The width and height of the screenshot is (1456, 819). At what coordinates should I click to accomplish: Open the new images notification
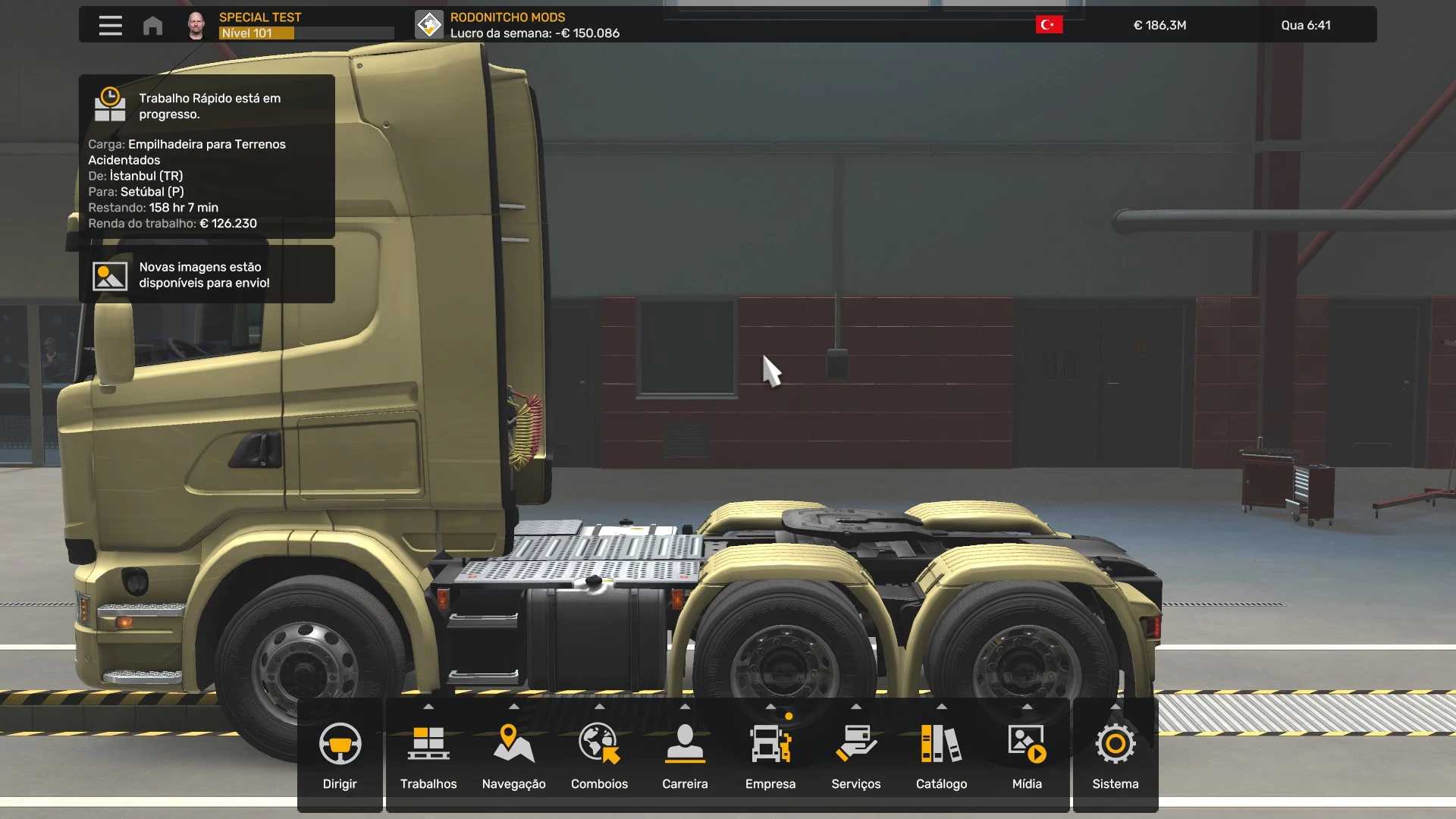click(x=206, y=275)
